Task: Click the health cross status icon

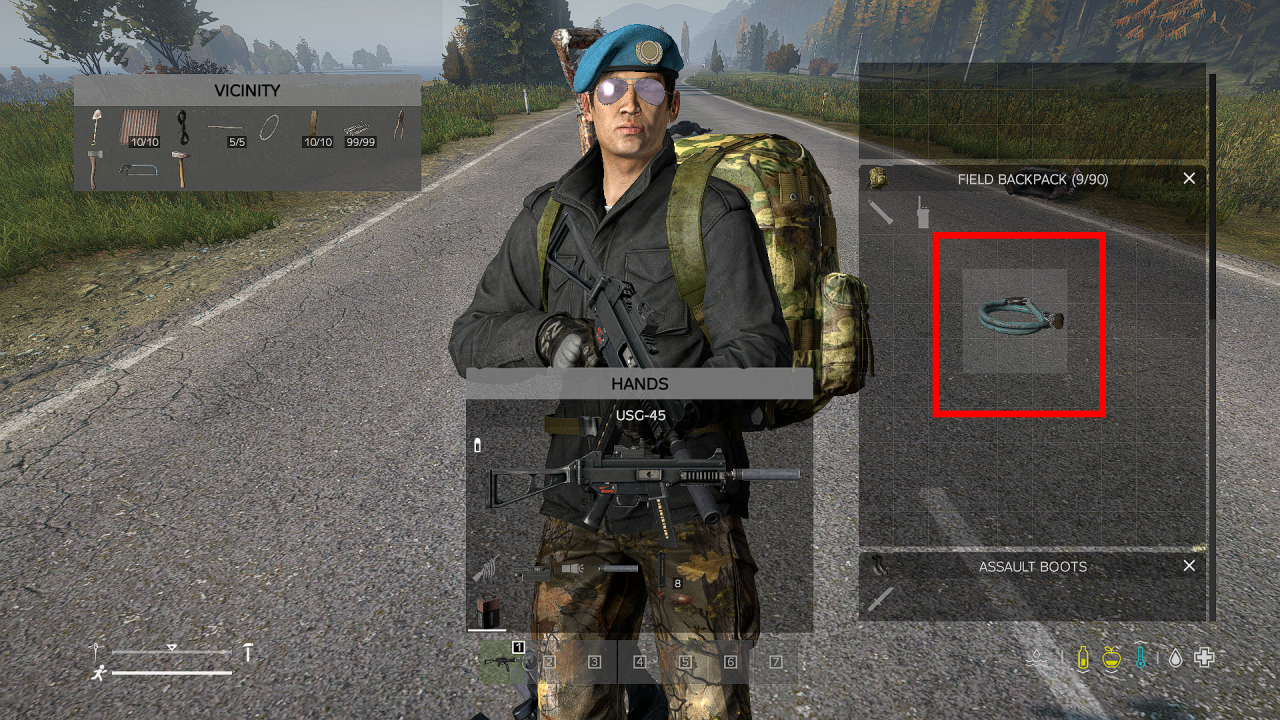Action: 1203,657
